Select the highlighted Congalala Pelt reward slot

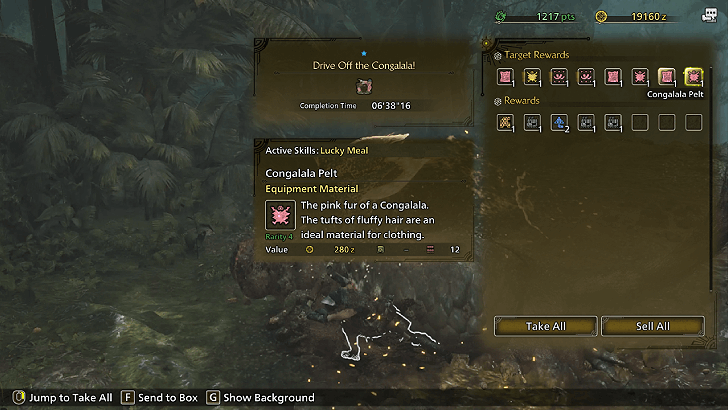point(693,77)
